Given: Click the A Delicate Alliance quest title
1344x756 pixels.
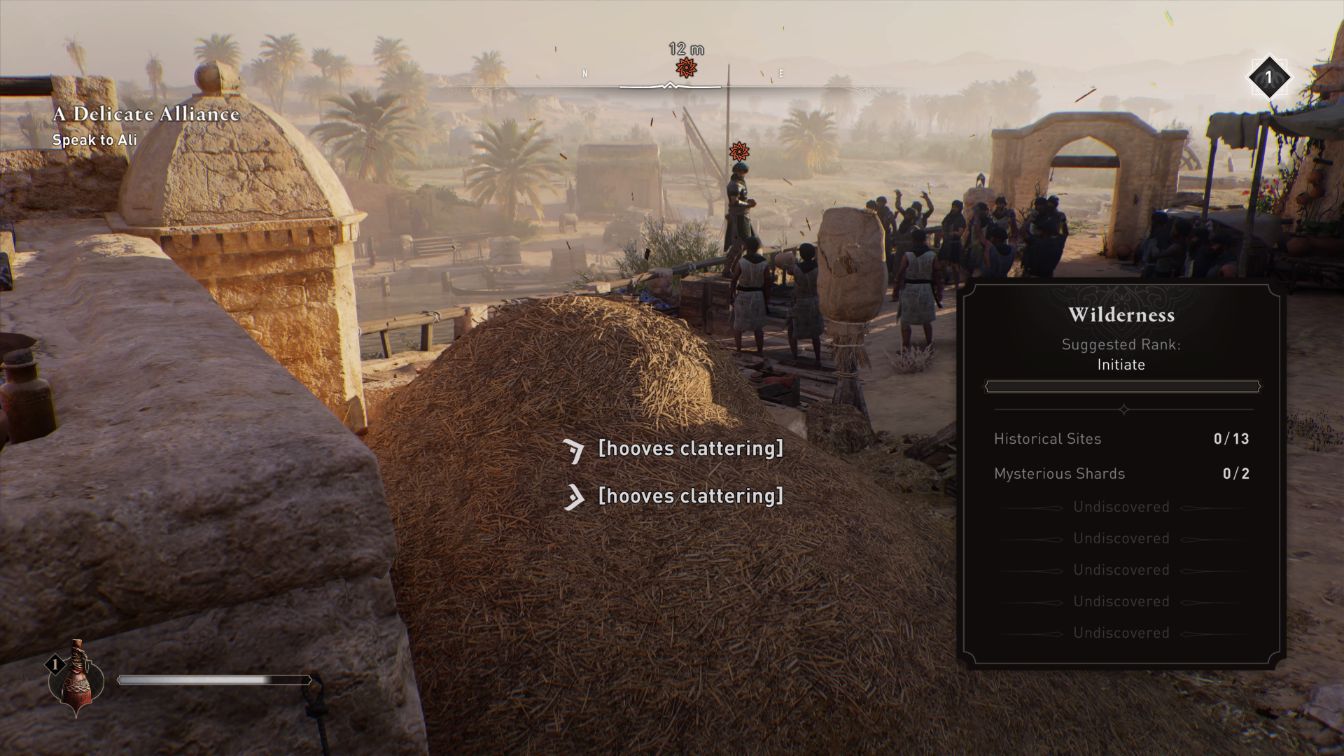Looking at the screenshot, I should coord(146,114).
